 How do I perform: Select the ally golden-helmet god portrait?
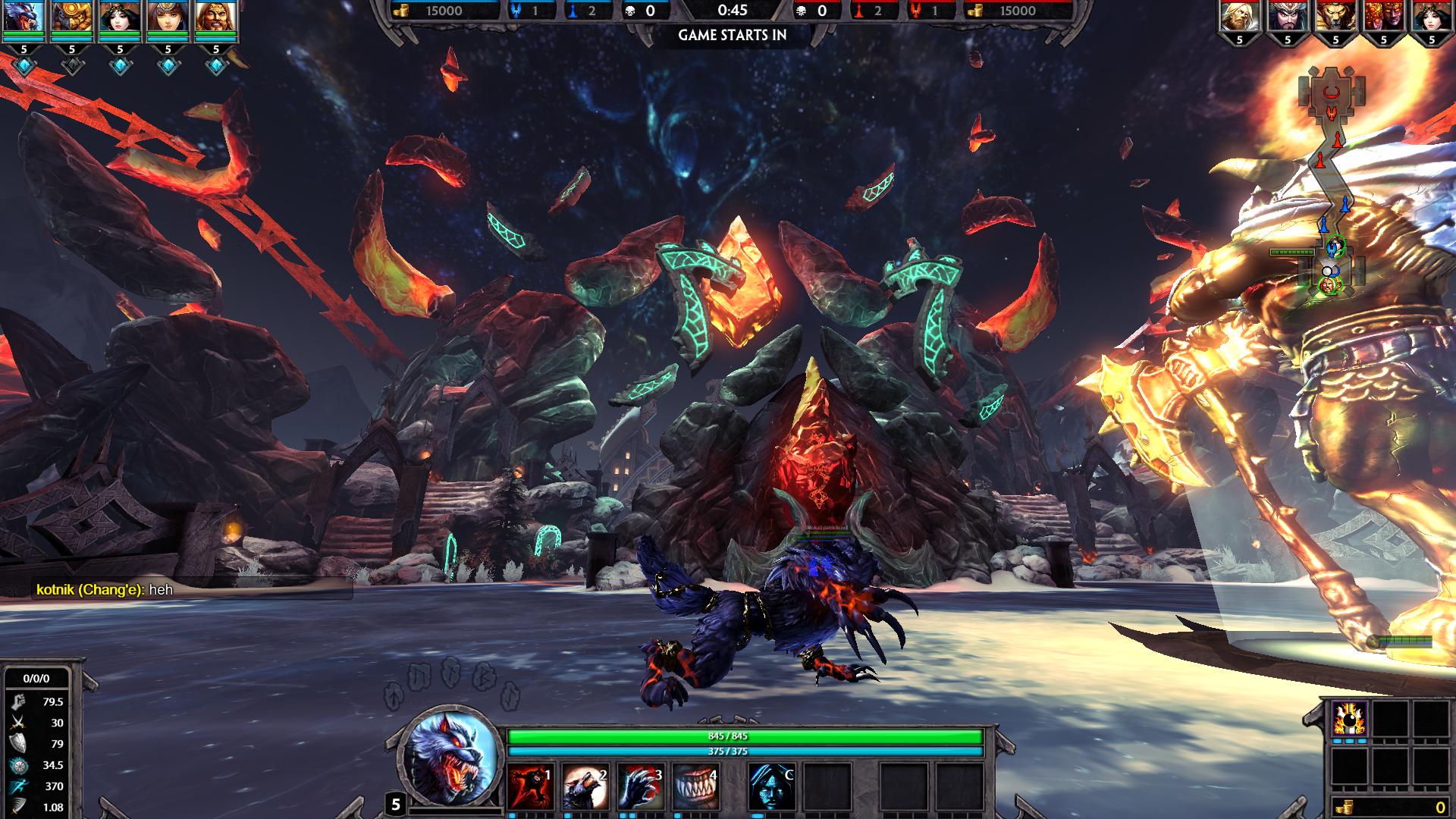pos(71,17)
